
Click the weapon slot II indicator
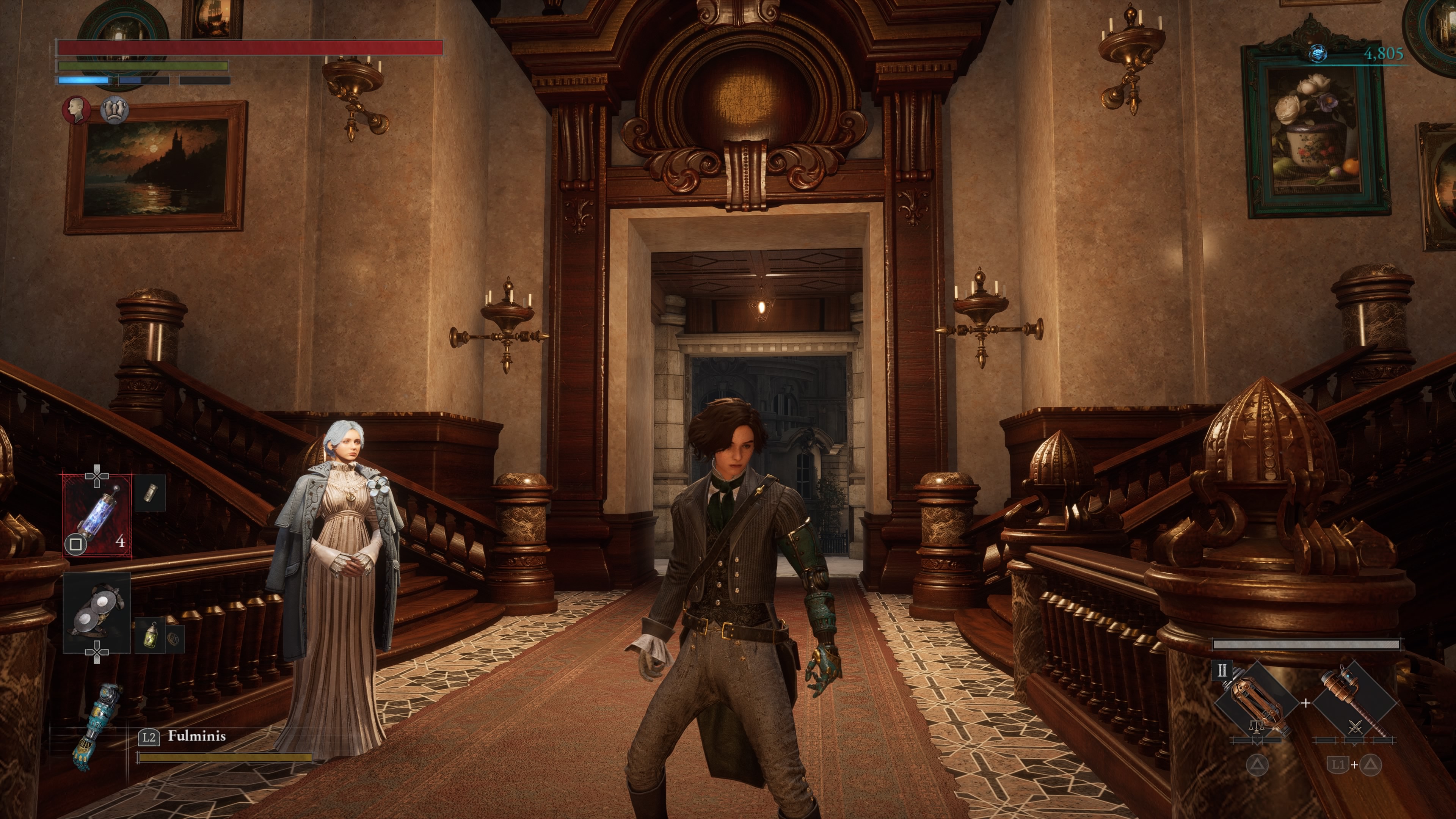1221,671
